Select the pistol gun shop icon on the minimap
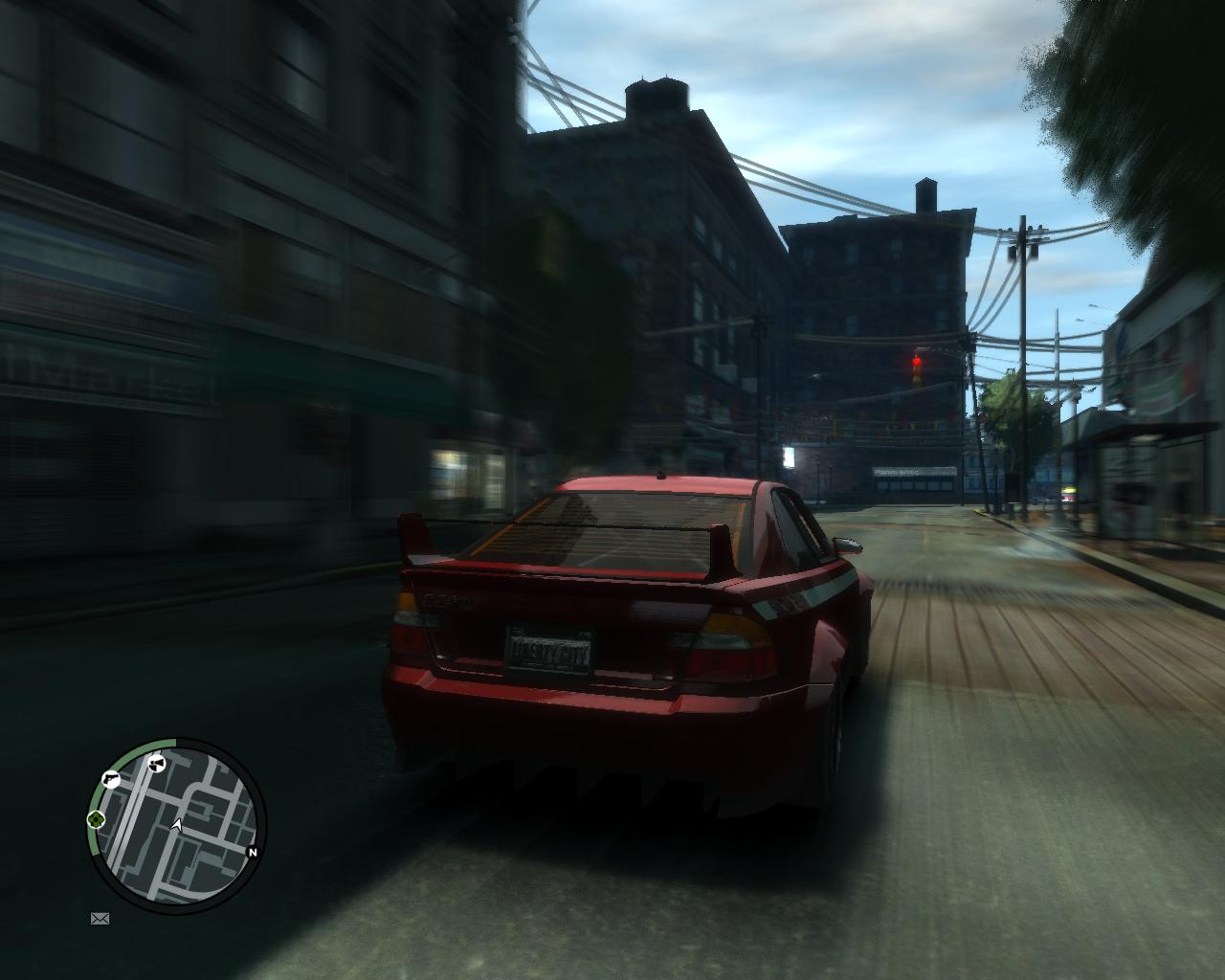1225x980 pixels. click(x=110, y=778)
